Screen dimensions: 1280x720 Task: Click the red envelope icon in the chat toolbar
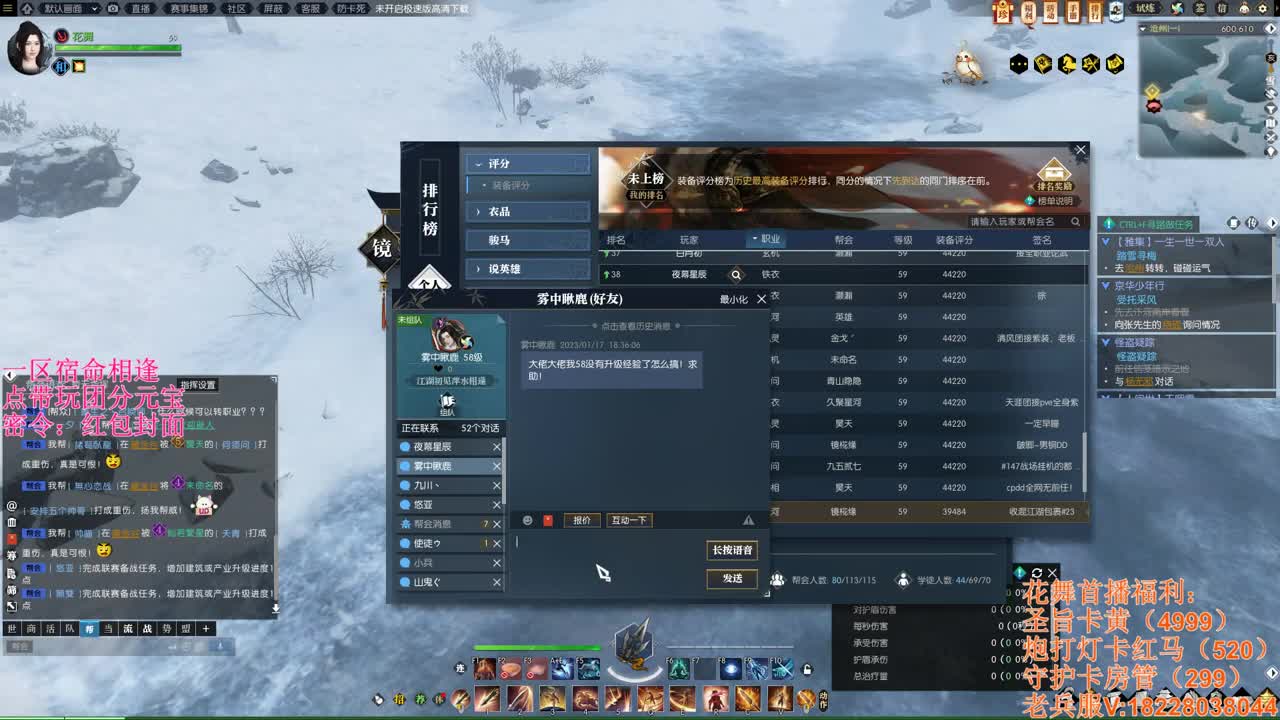coord(547,520)
